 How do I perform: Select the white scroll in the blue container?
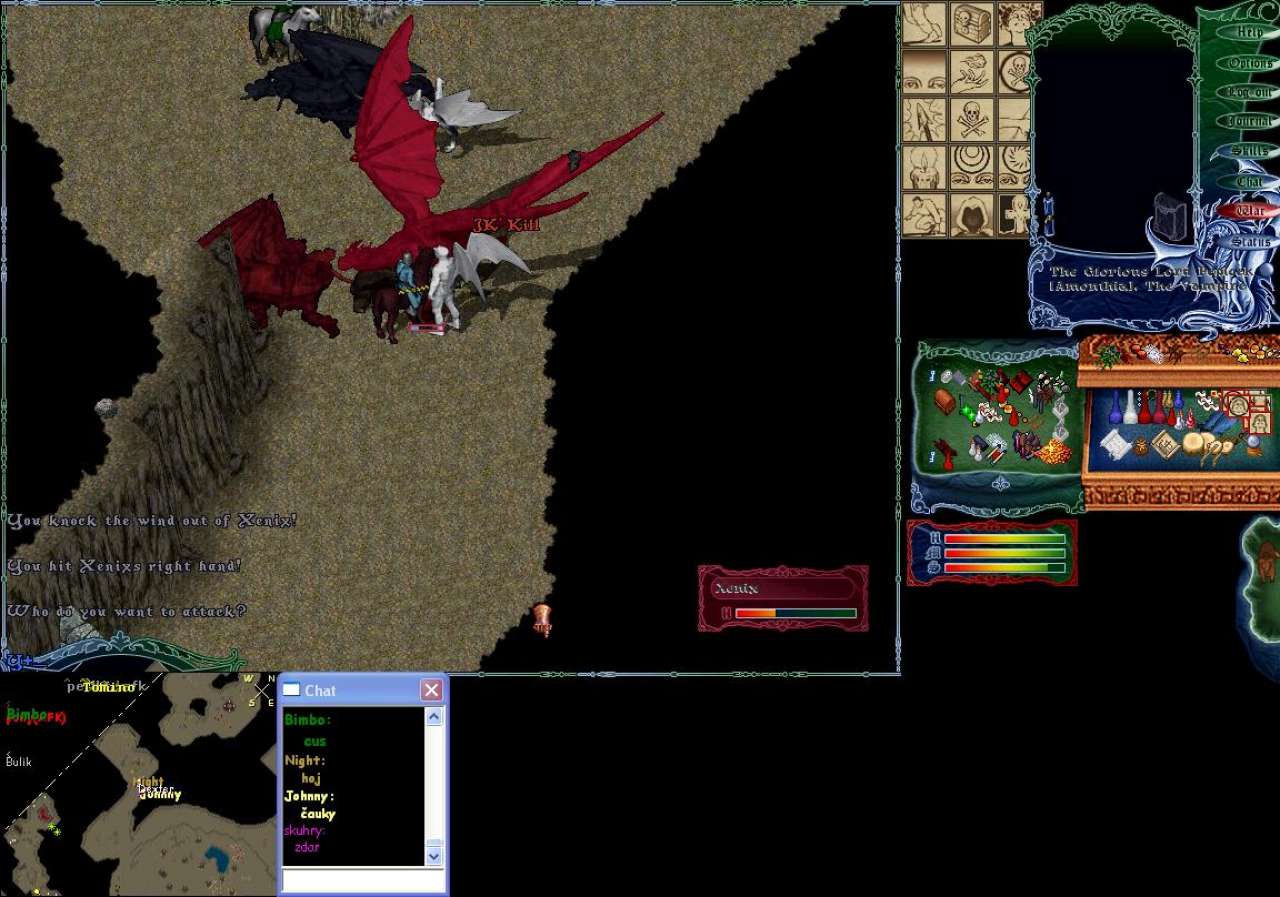tap(1117, 444)
